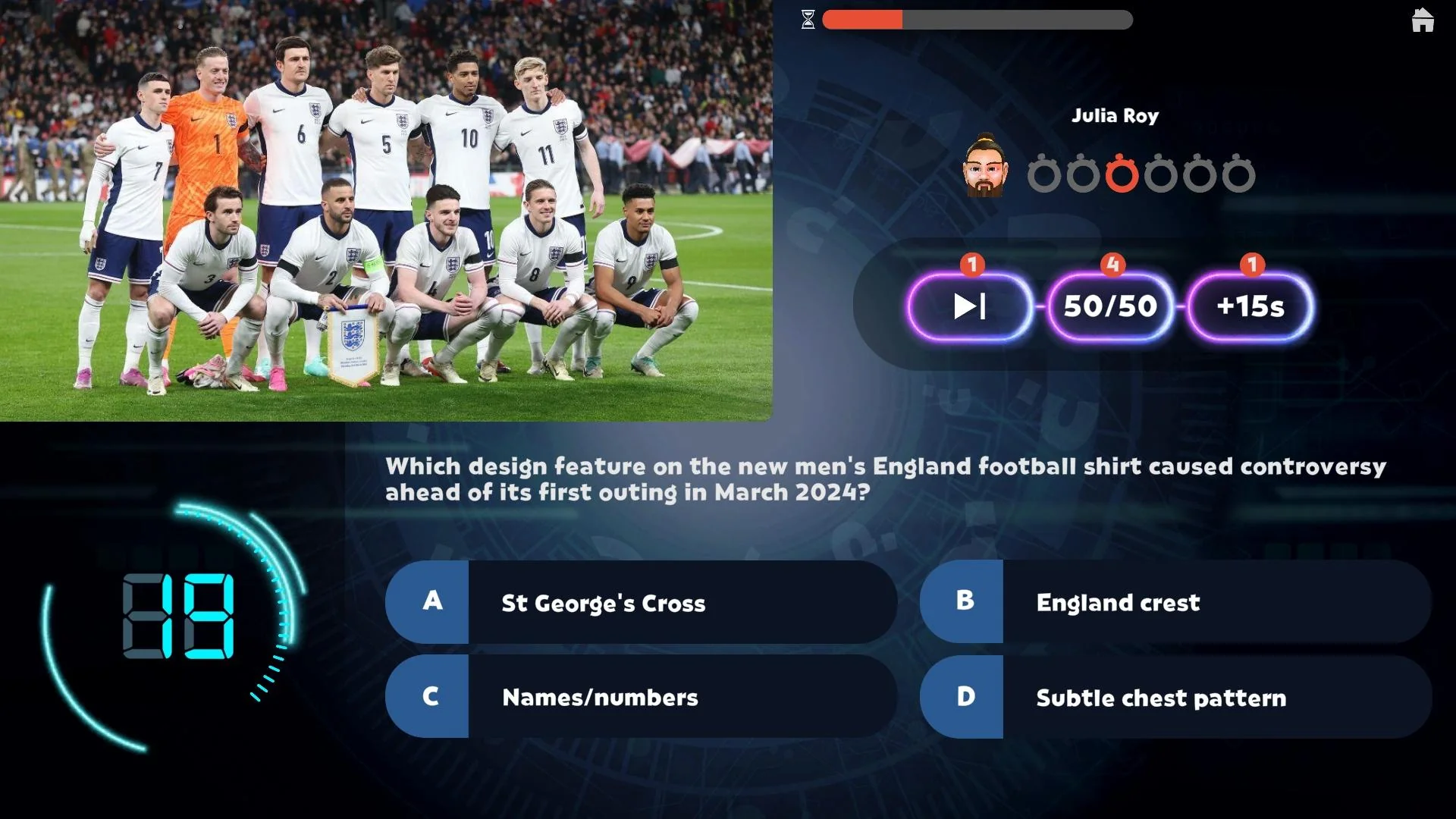Click the hourglass icon next to the timer
This screenshot has width=1456, height=819.
pos(808,20)
